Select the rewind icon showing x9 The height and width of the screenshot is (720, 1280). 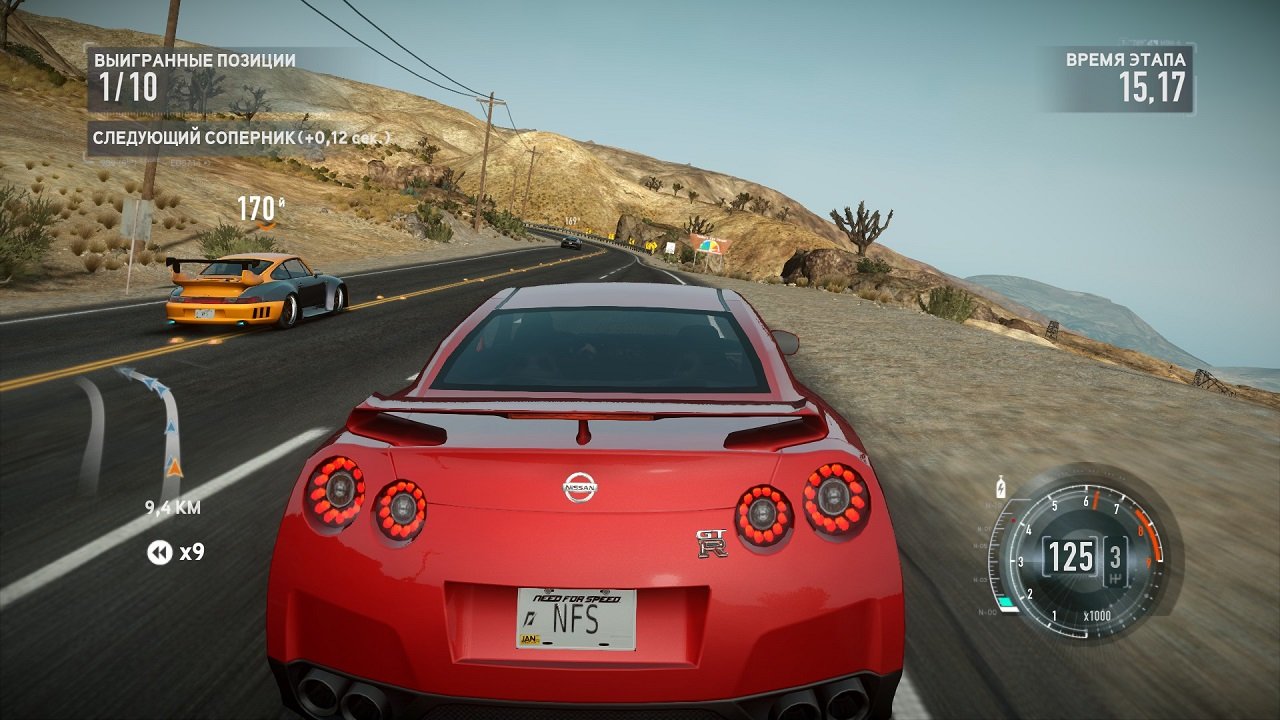pyautogui.click(x=159, y=551)
